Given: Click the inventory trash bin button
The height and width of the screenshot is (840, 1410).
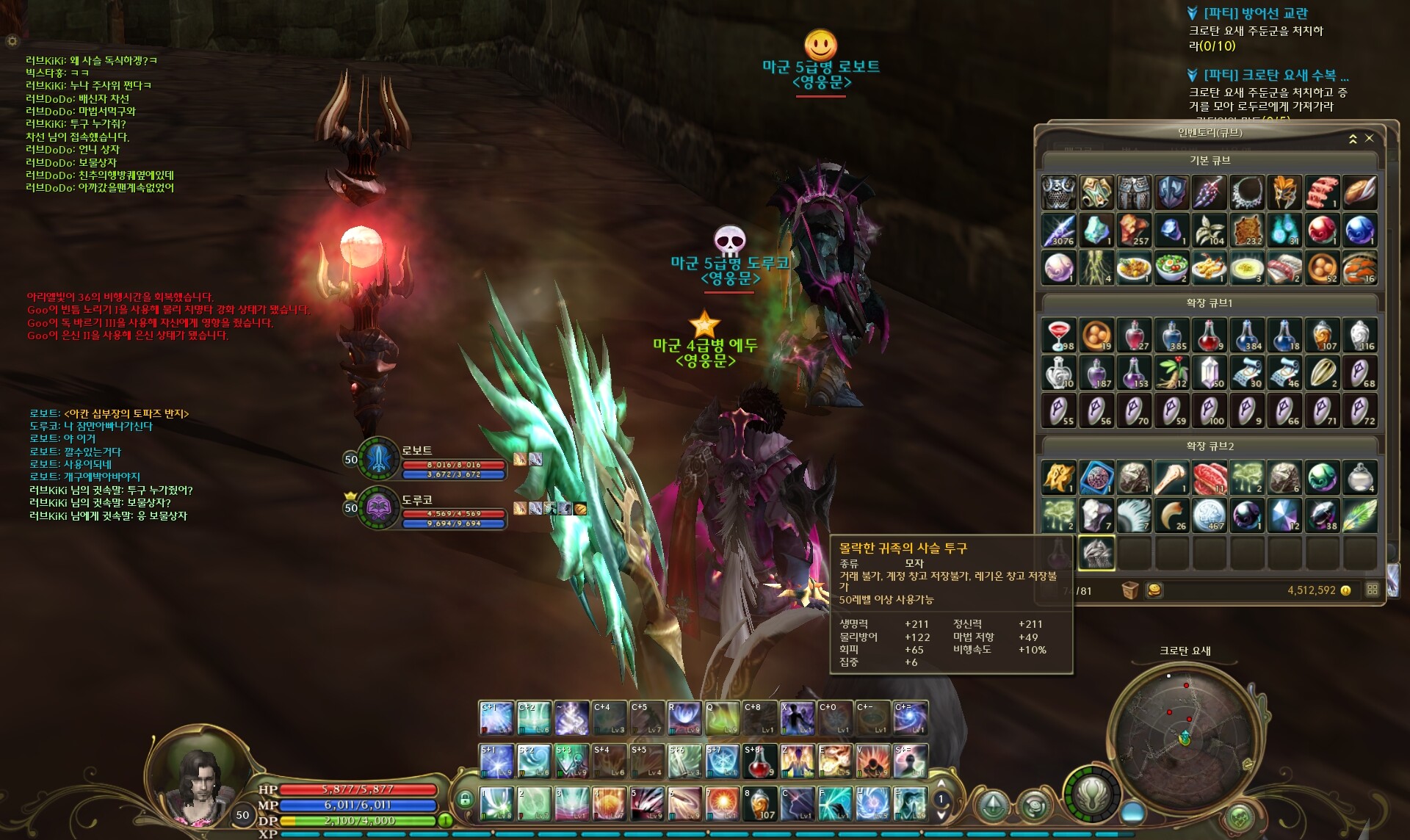Looking at the screenshot, I should click(1129, 590).
